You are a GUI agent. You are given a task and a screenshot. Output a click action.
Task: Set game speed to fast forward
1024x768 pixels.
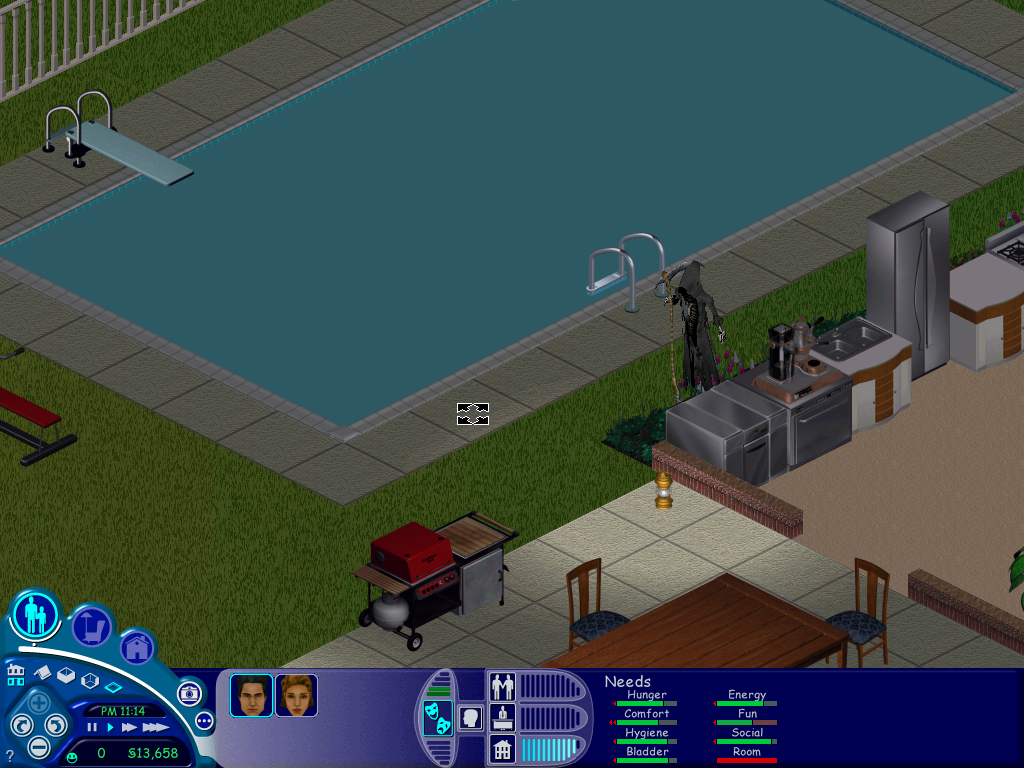coord(129,728)
